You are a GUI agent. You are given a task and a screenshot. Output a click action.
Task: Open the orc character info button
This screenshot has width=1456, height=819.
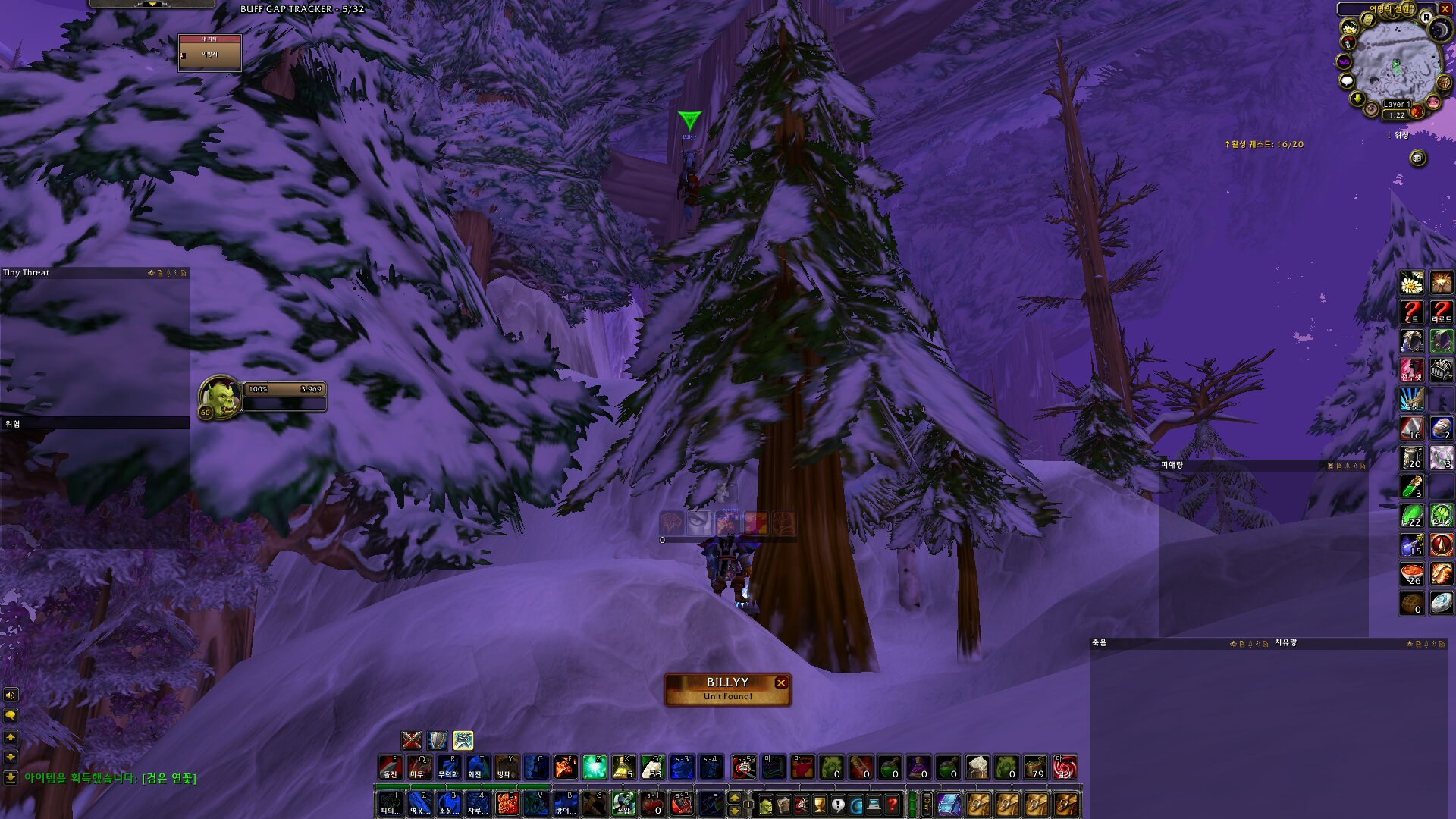click(x=765, y=805)
